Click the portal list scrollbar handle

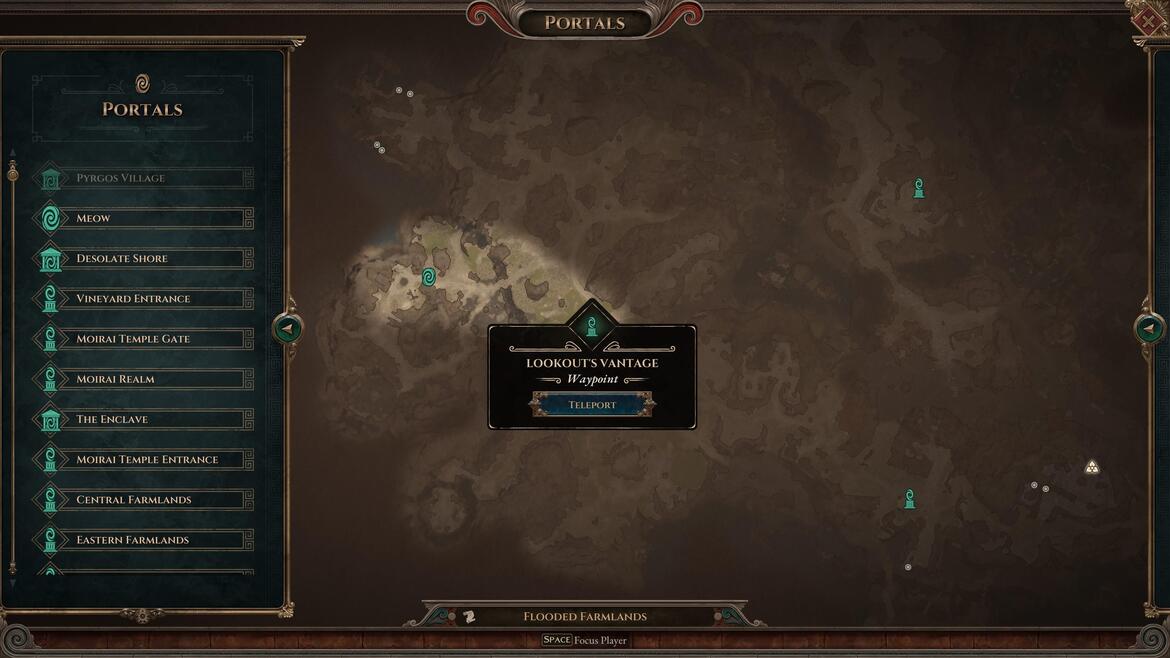coord(13,174)
